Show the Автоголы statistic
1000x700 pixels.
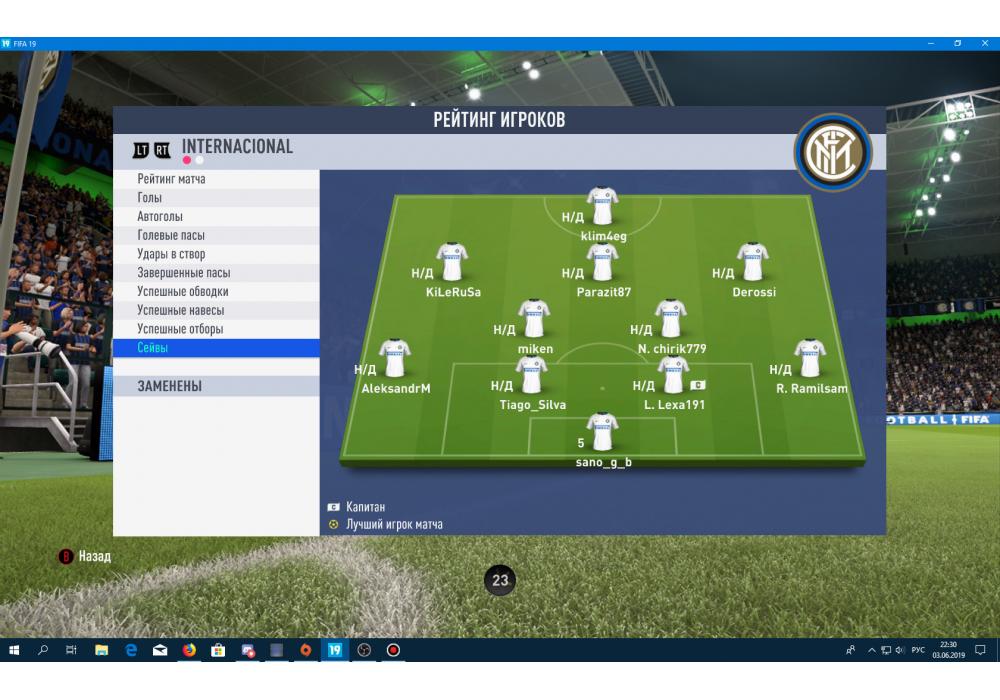(216, 217)
